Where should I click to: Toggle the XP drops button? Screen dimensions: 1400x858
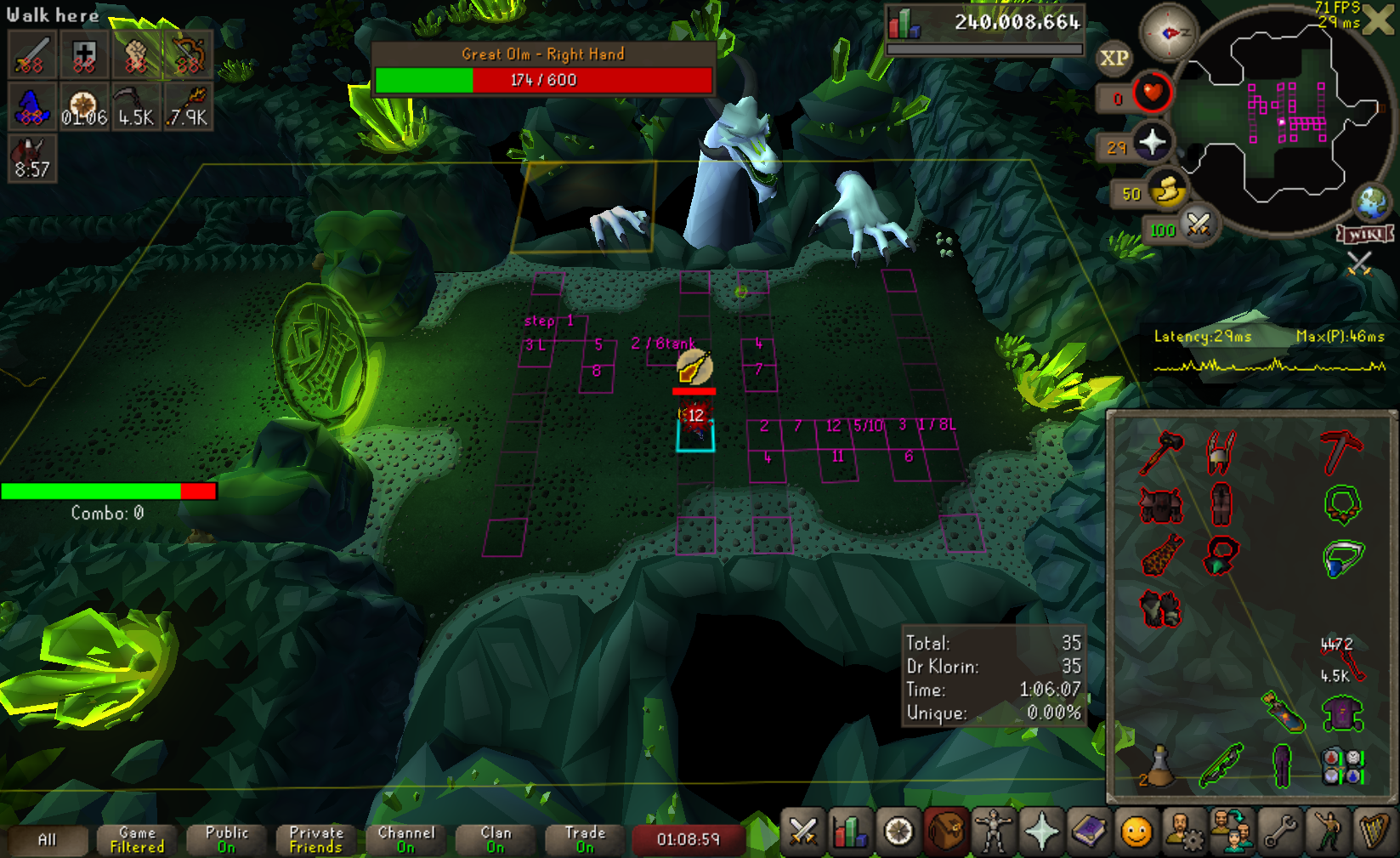tap(1114, 59)
